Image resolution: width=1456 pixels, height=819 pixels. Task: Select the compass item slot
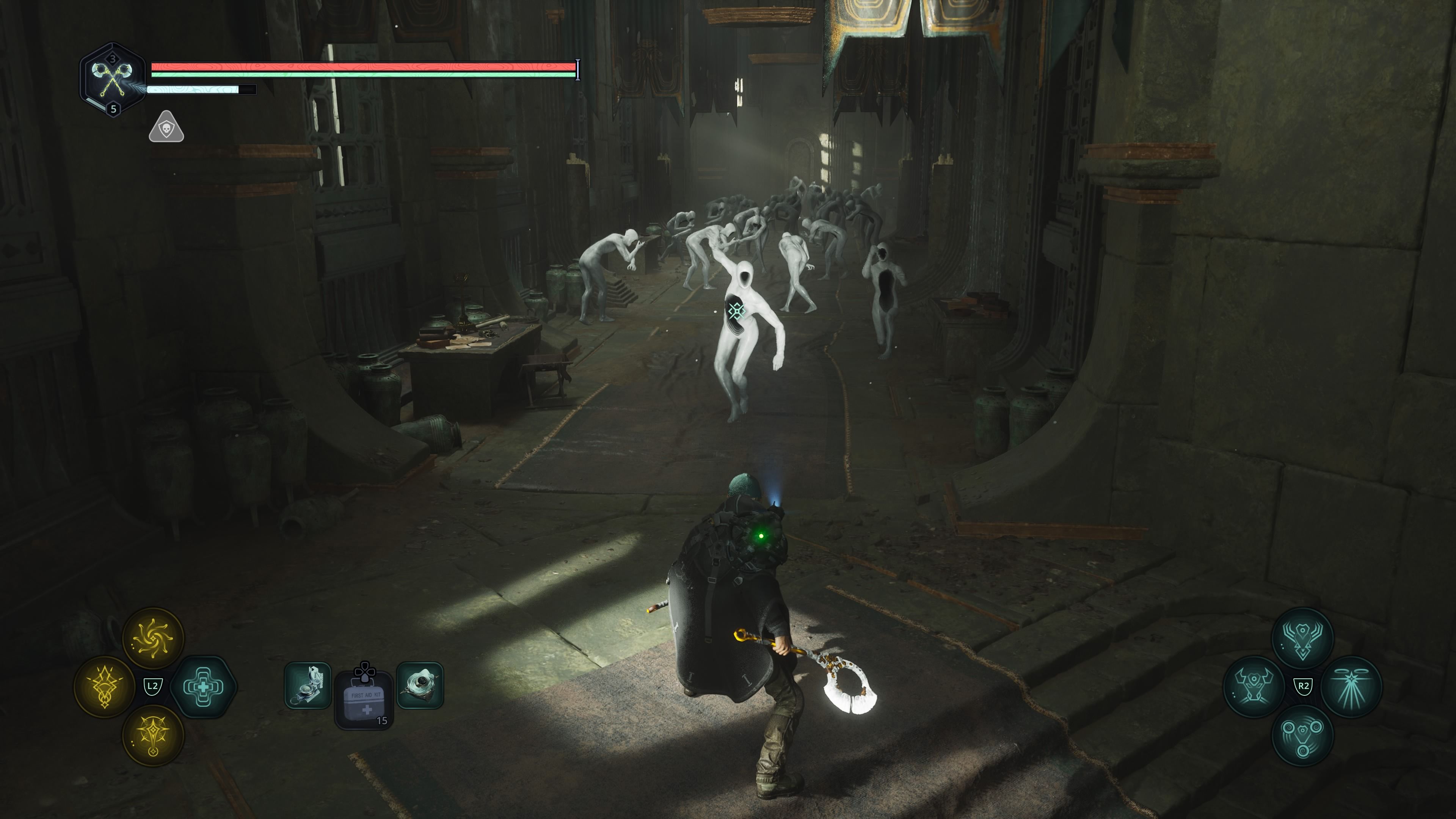click(x=308, y=686)
